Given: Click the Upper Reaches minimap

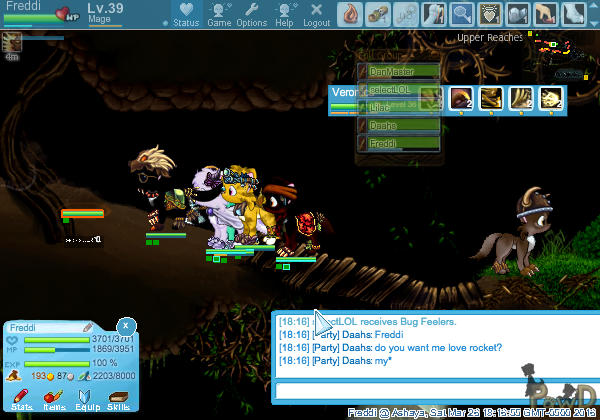Looking at the screenshot, I should (565, 52).
